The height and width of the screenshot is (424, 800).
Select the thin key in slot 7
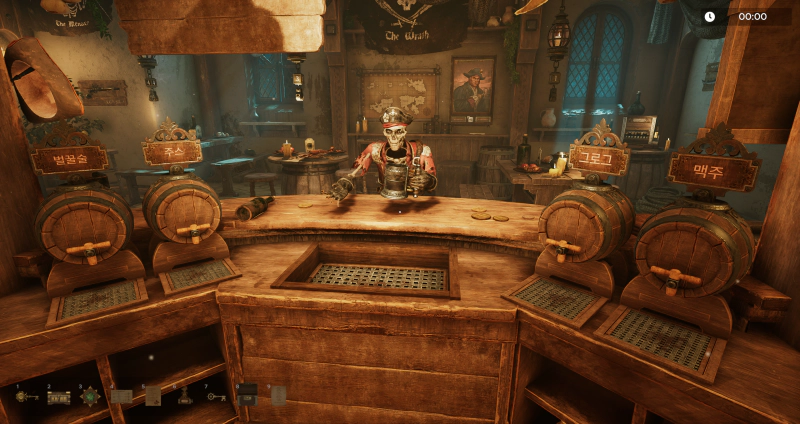(216, 397)
